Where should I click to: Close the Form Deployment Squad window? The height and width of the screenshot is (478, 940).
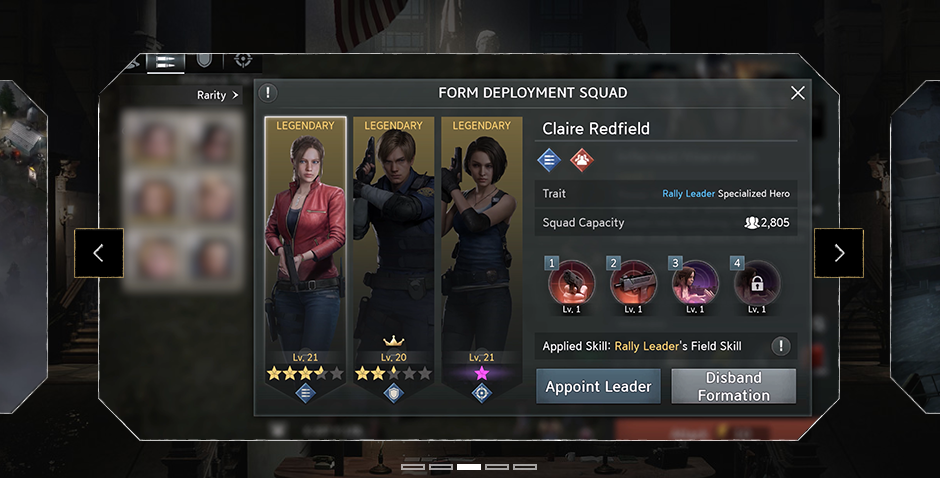pyautogui.click(x=797, y=93)
